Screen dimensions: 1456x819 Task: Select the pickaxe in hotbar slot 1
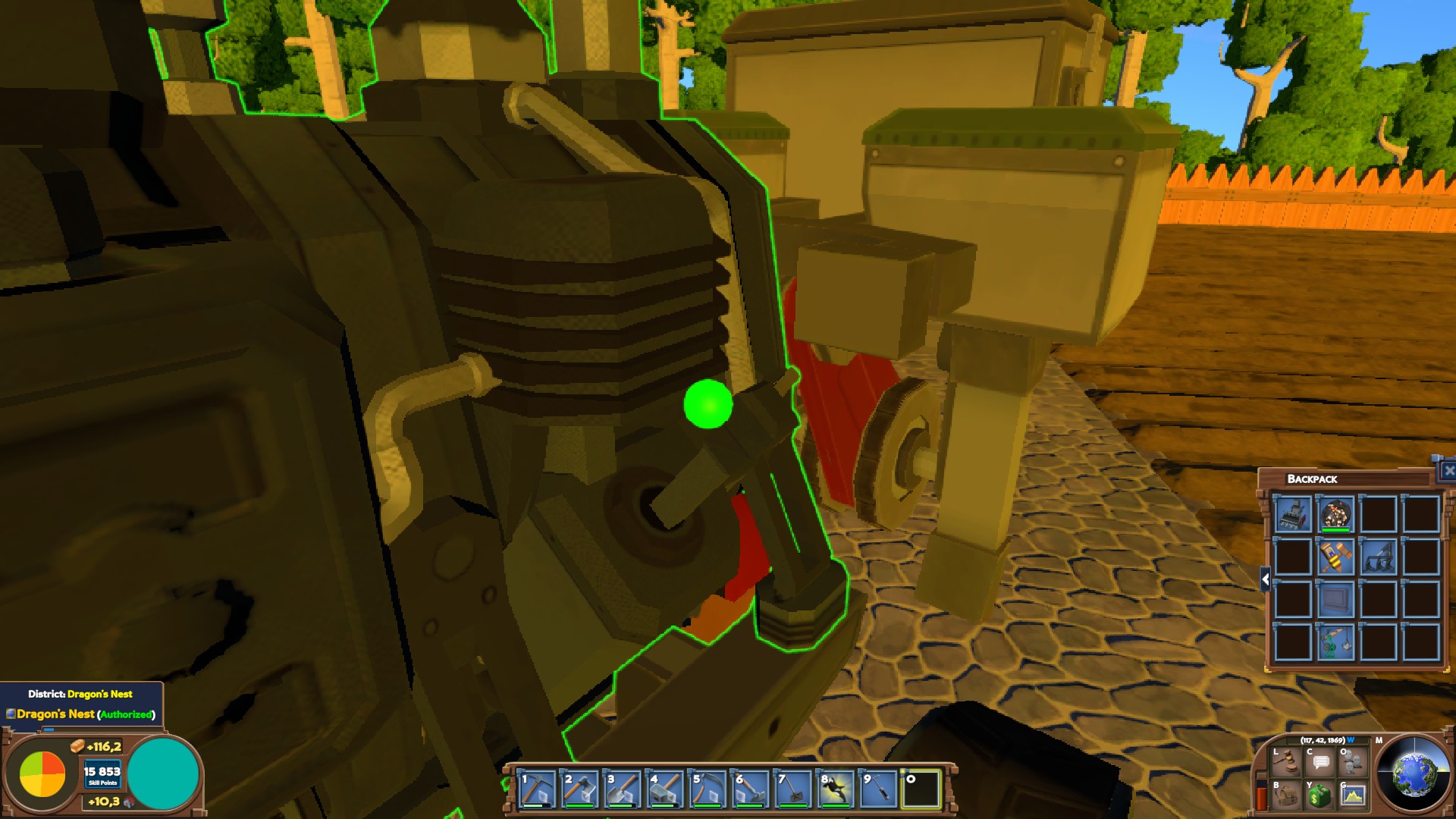[x=537, y=788]
